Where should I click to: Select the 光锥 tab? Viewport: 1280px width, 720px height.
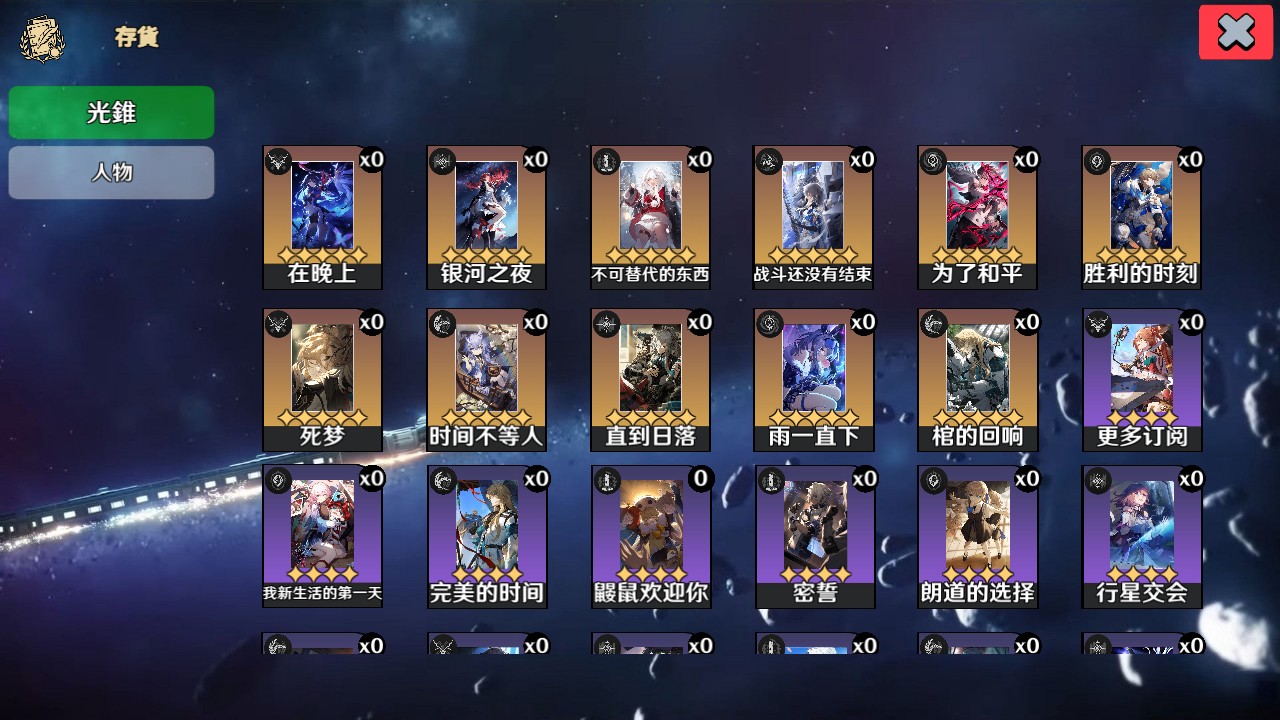click(x=111, y=112)
